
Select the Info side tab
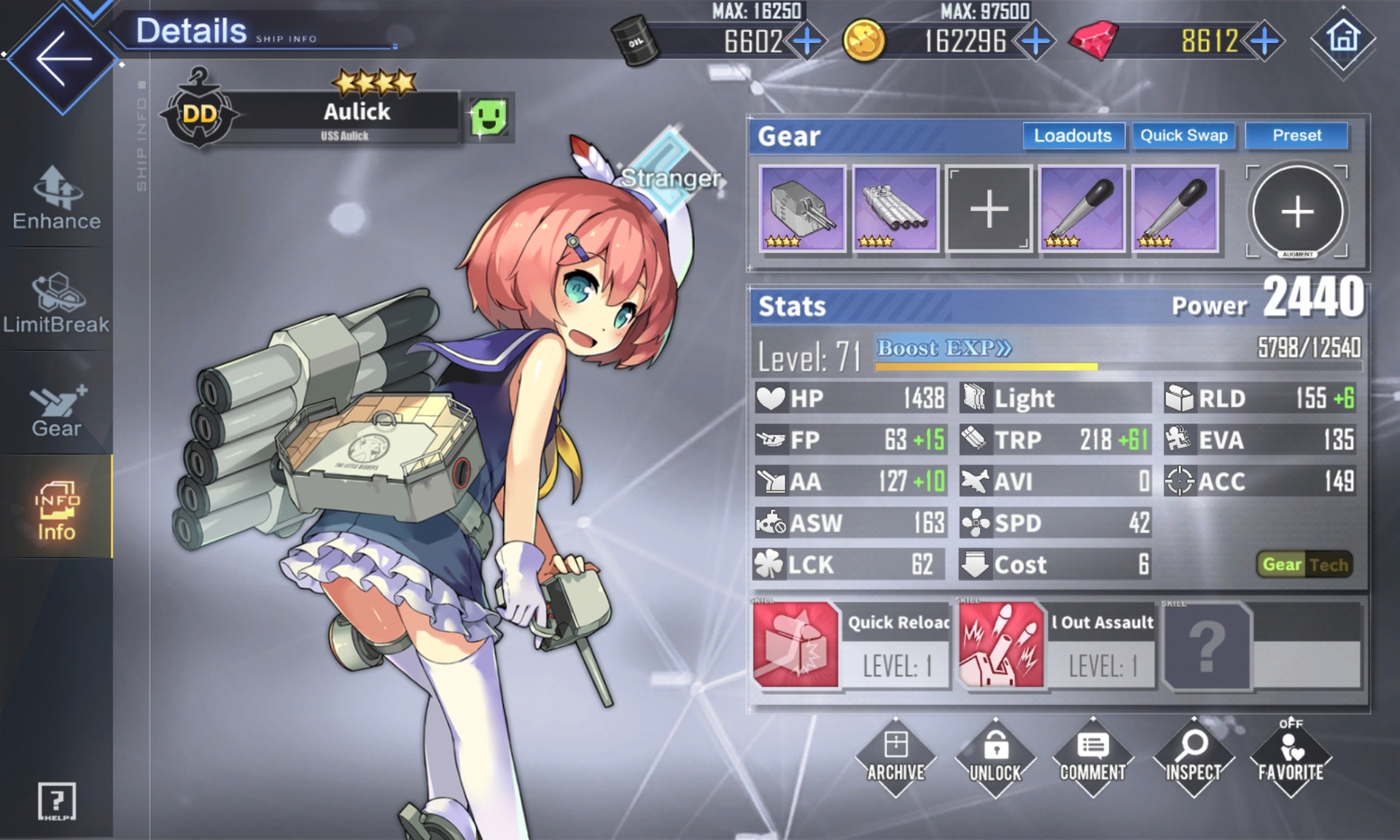click(x=56, y=510)
